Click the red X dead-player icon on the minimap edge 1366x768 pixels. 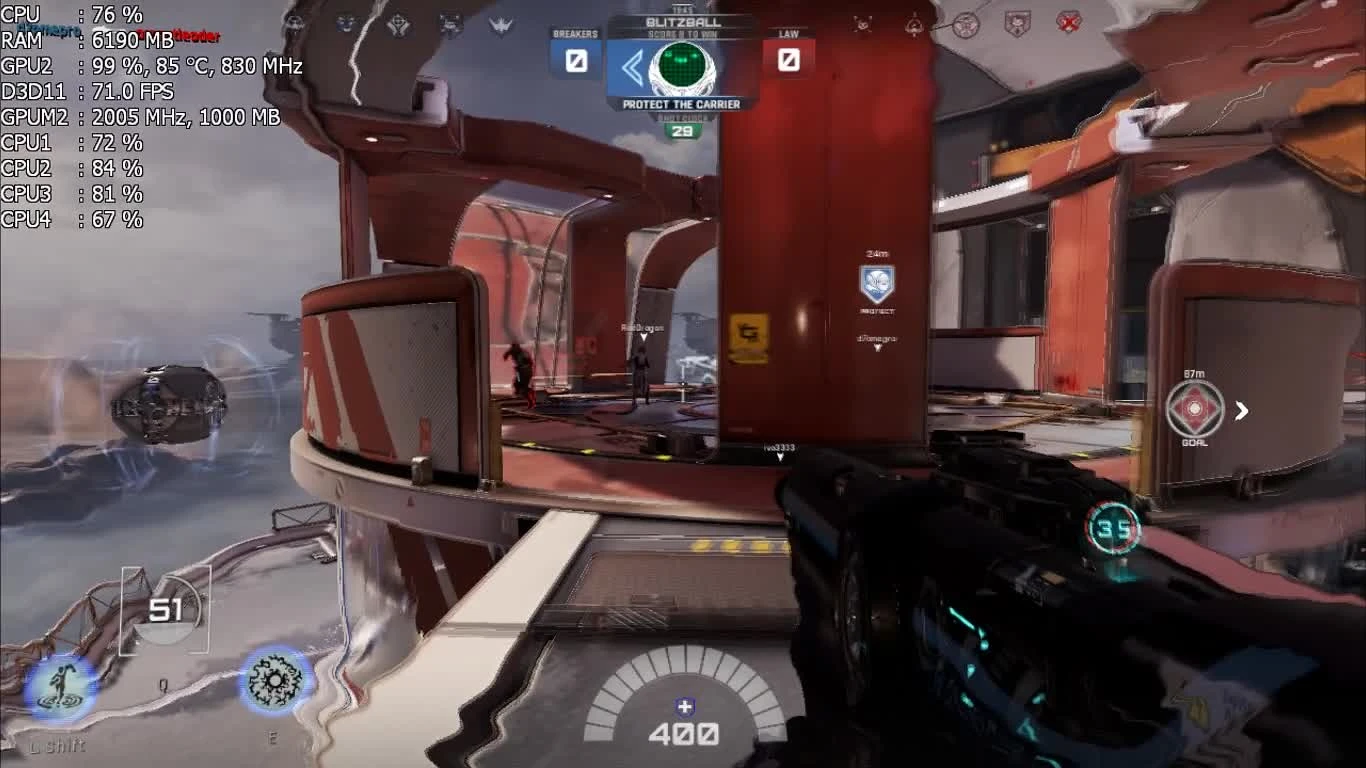(1066, 22)
